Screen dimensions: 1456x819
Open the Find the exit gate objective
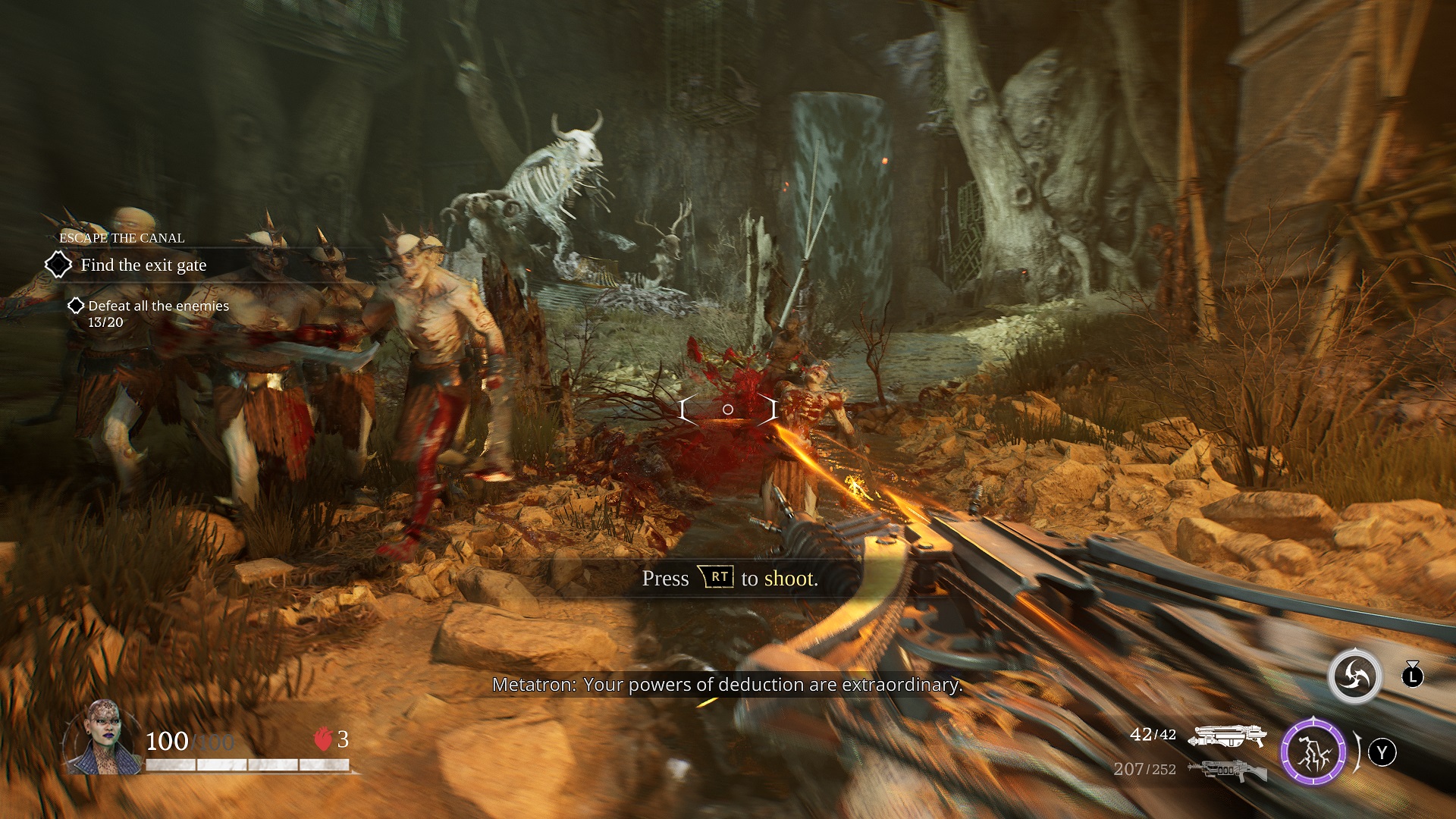point(143,265)
